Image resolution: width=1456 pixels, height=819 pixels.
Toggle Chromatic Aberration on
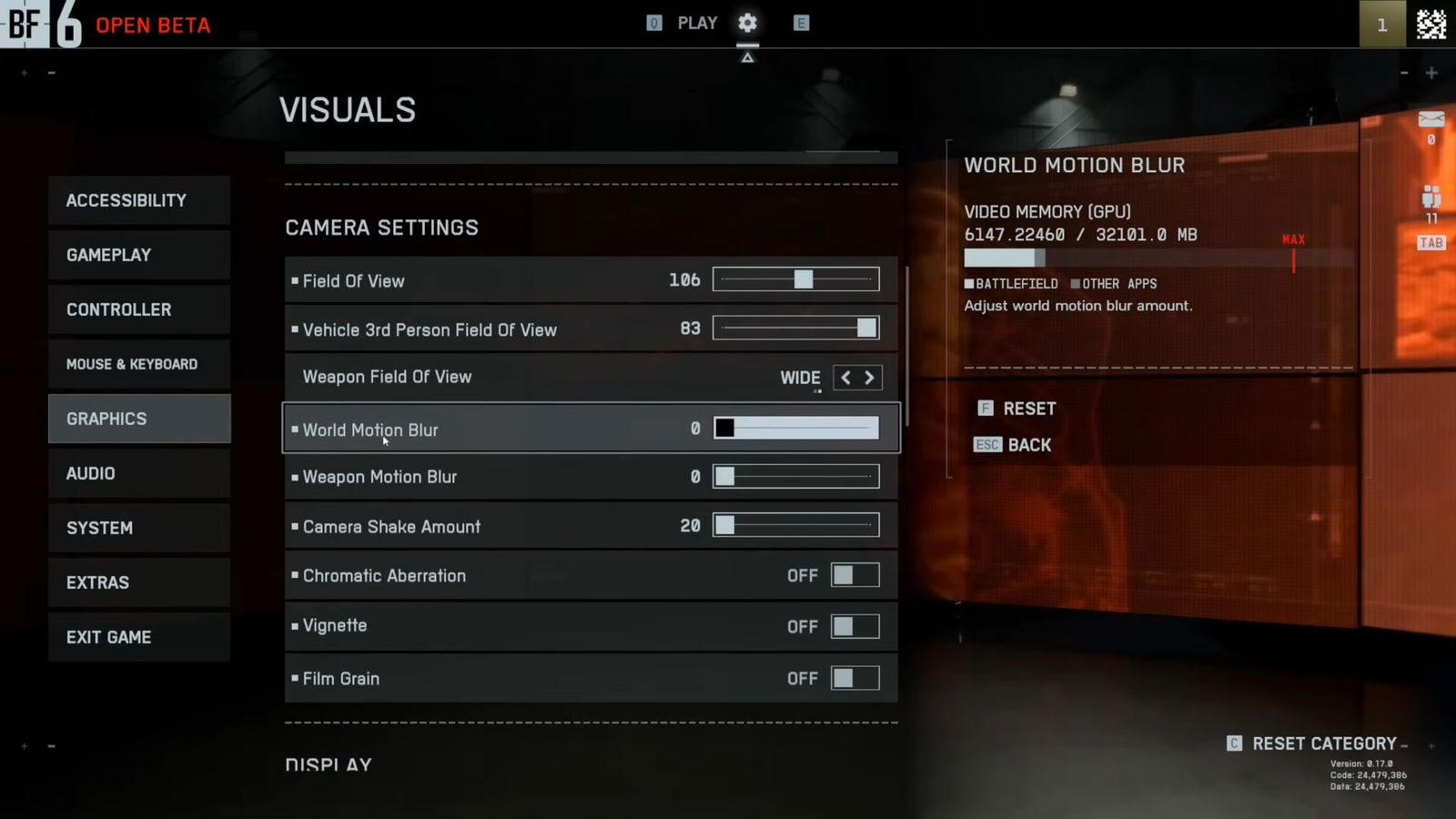pos(854,575)
